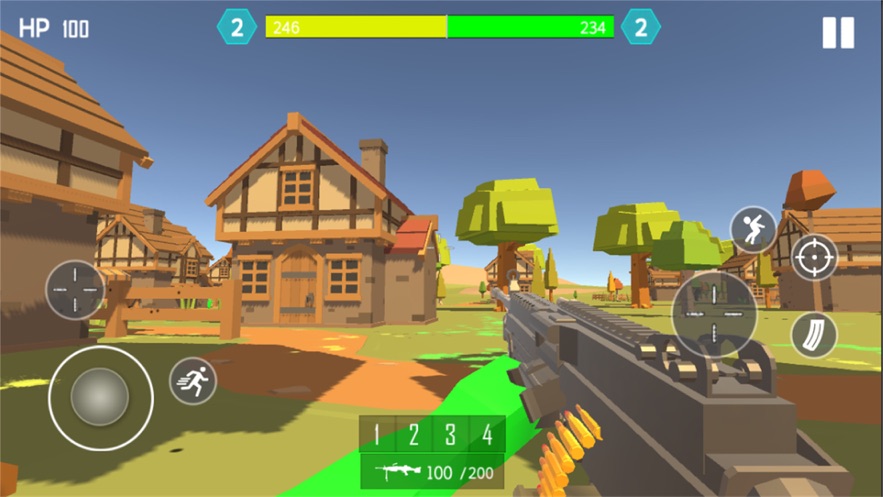Tap the smaller secondary fire button
This screenshot has width=883, height=497.
(75, 290)
